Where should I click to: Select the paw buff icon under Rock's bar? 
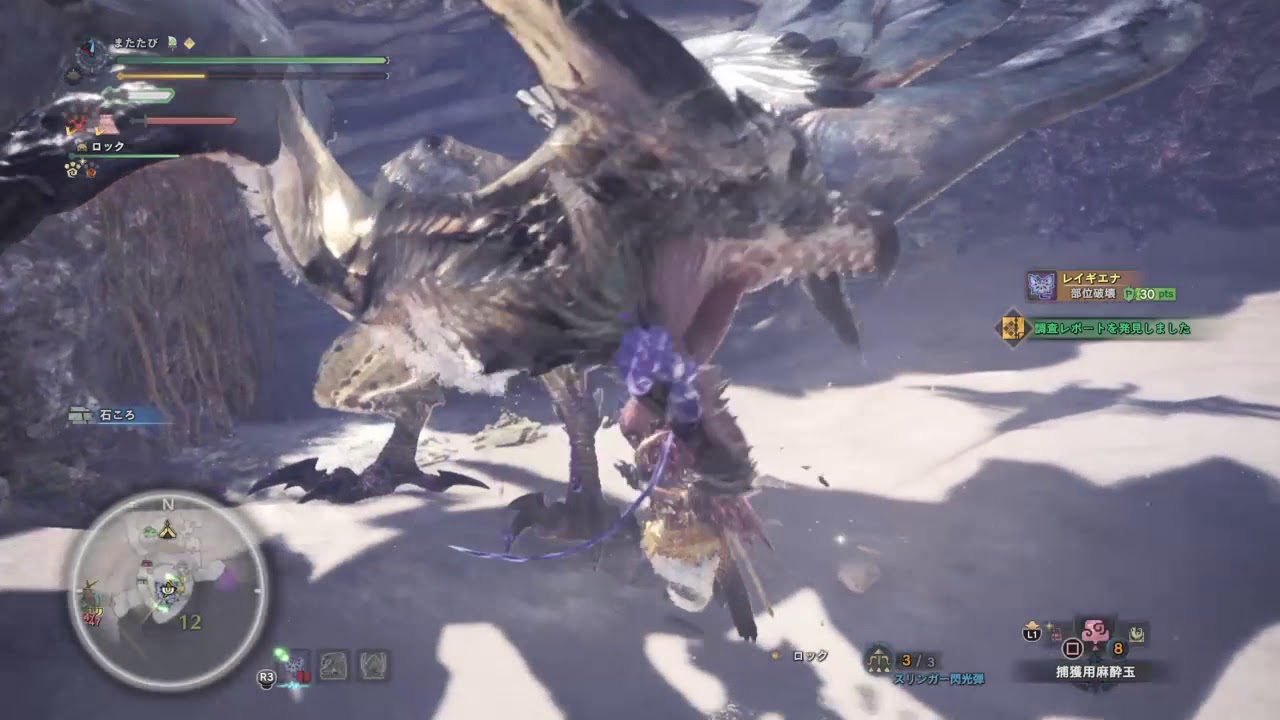[71, 168]
